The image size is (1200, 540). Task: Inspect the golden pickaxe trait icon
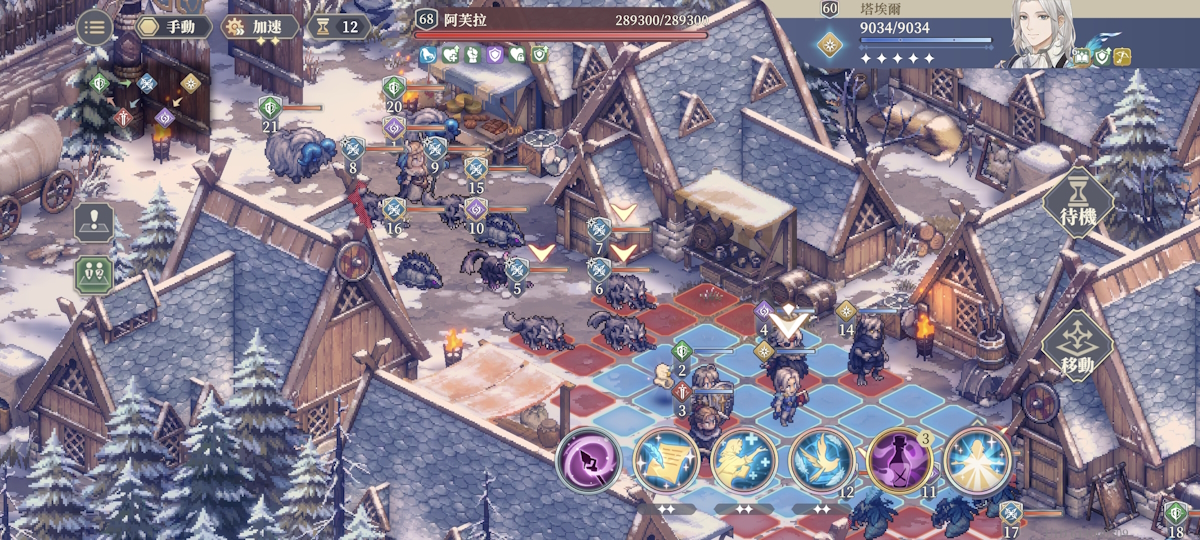tap(1123, 58)
